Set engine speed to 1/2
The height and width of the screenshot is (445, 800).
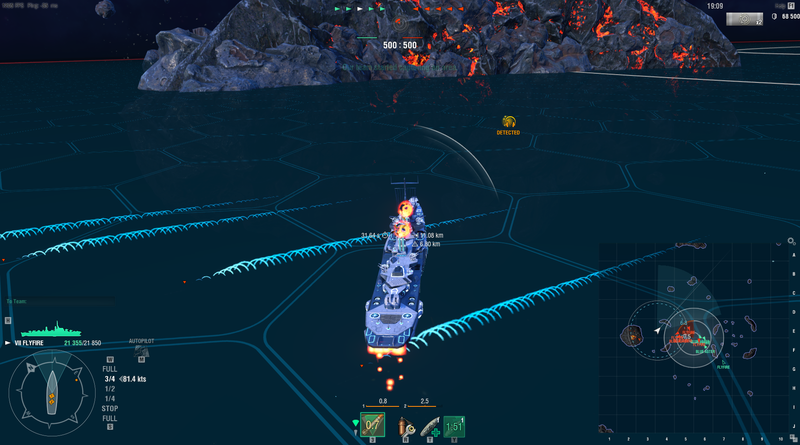click(110, 389)
